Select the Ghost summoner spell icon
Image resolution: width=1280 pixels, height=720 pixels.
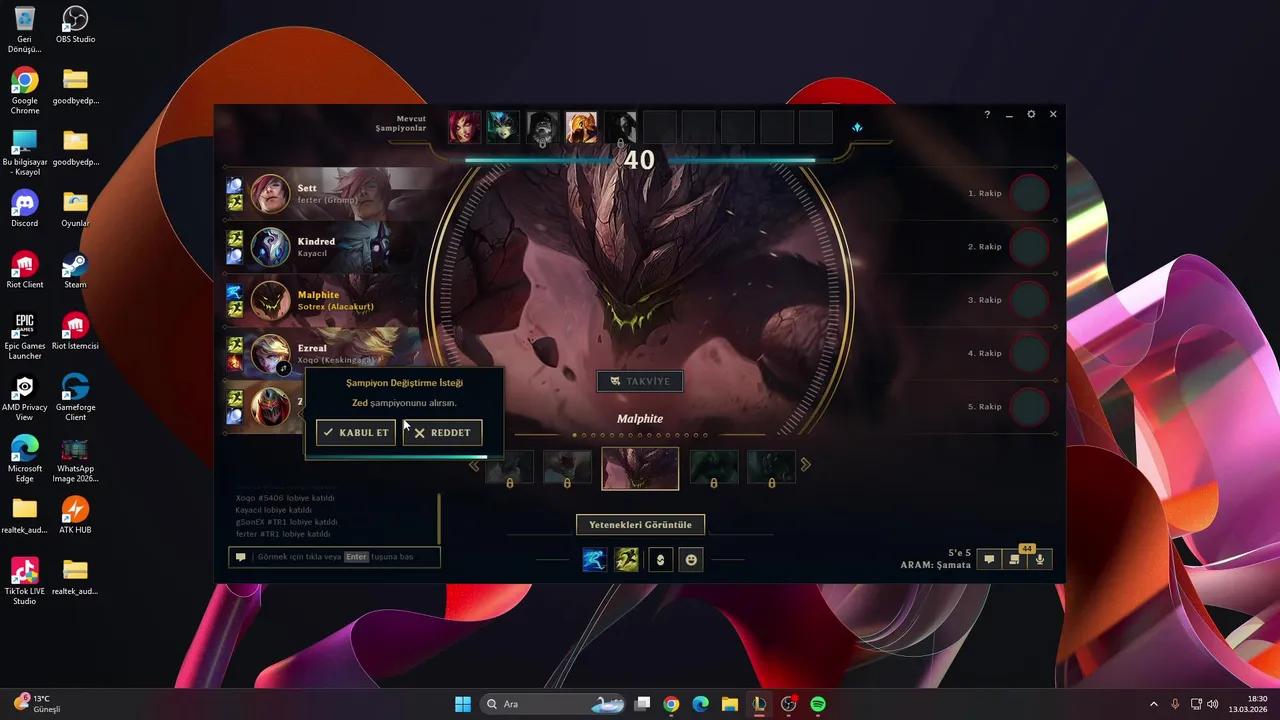626,560
